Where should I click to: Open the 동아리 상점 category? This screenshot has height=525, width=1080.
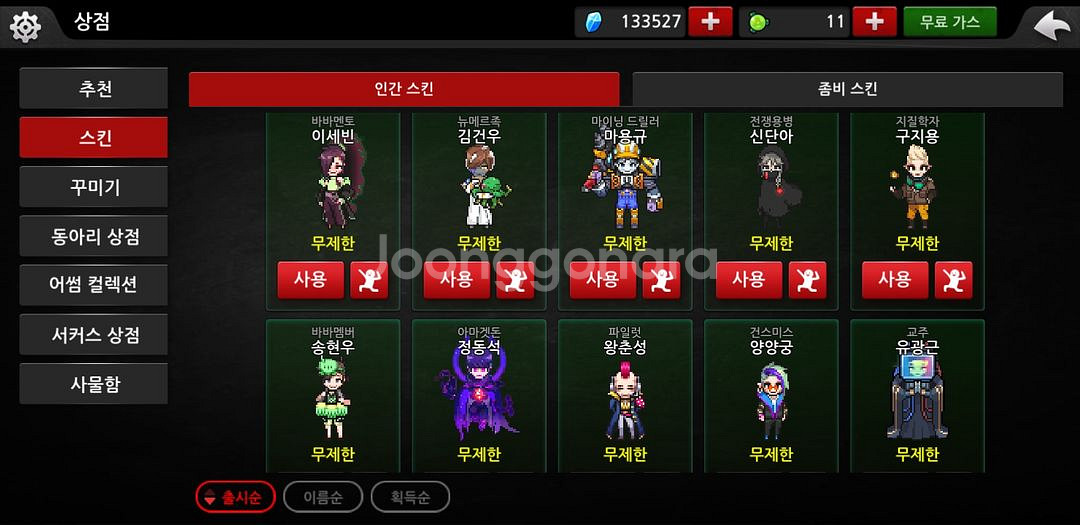(94, 237)
